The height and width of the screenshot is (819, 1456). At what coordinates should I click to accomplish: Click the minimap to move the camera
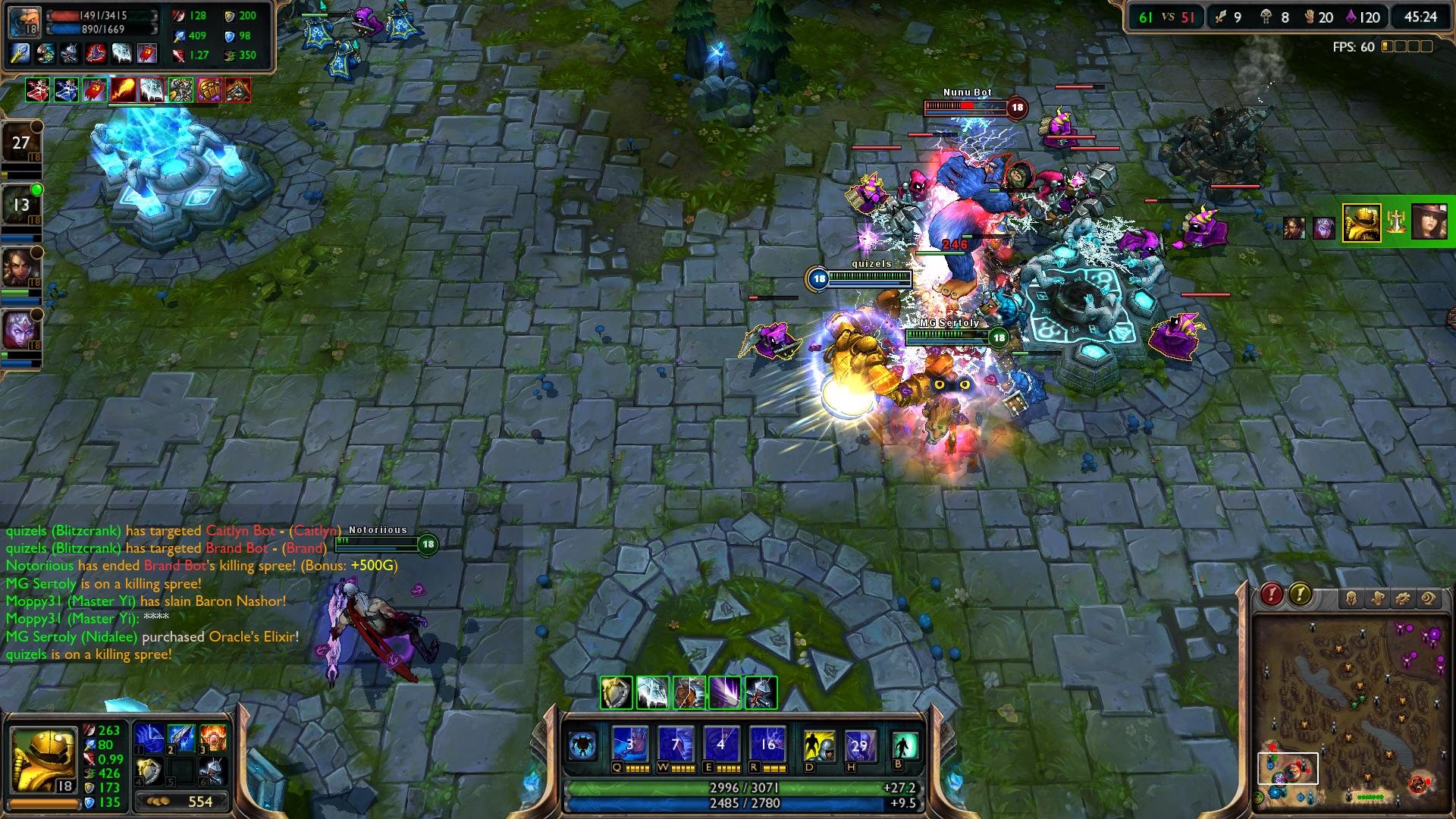coord(1350,711)
